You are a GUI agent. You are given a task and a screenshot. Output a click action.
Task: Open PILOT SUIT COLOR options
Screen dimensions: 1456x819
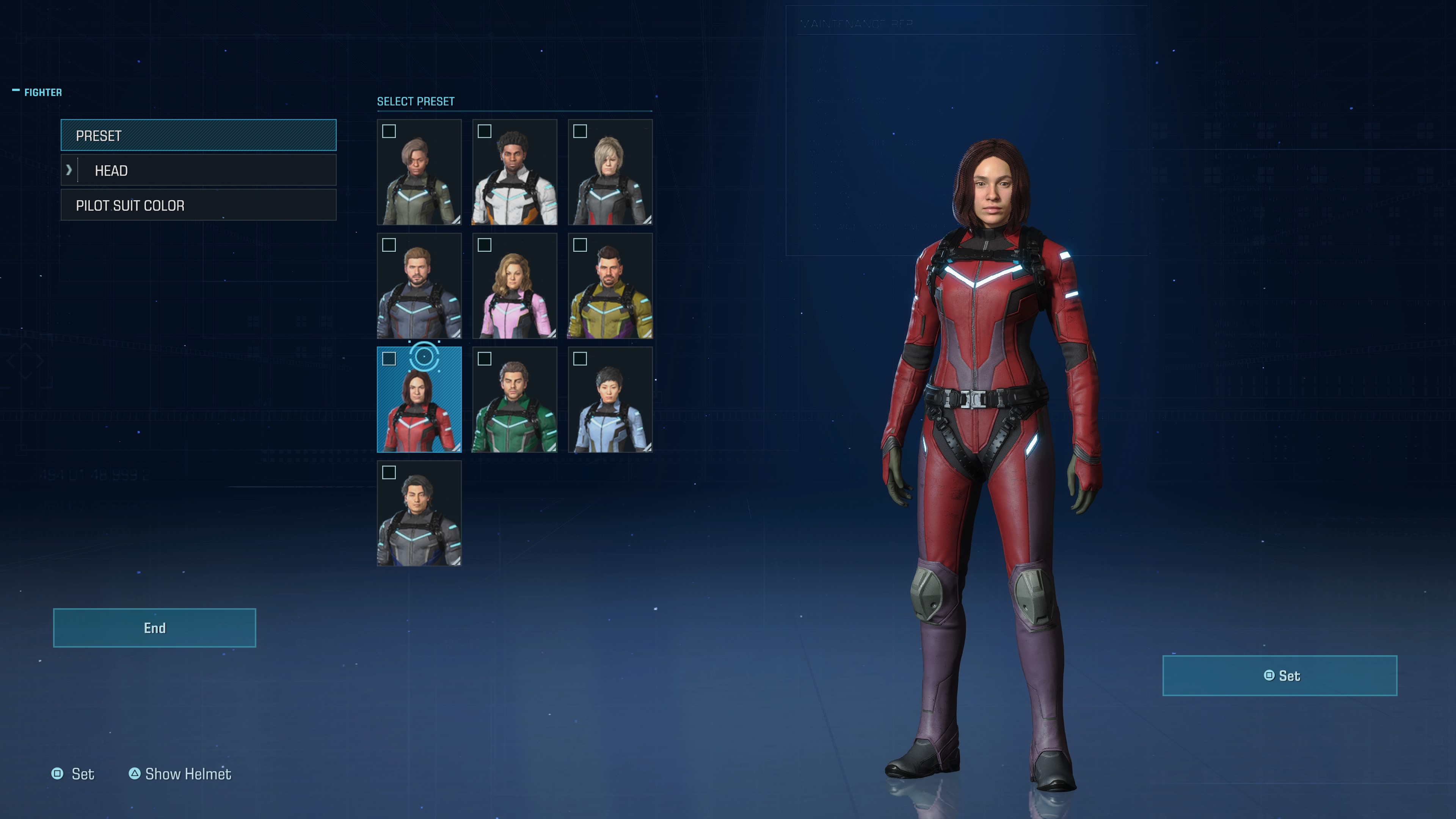(198, 205)
